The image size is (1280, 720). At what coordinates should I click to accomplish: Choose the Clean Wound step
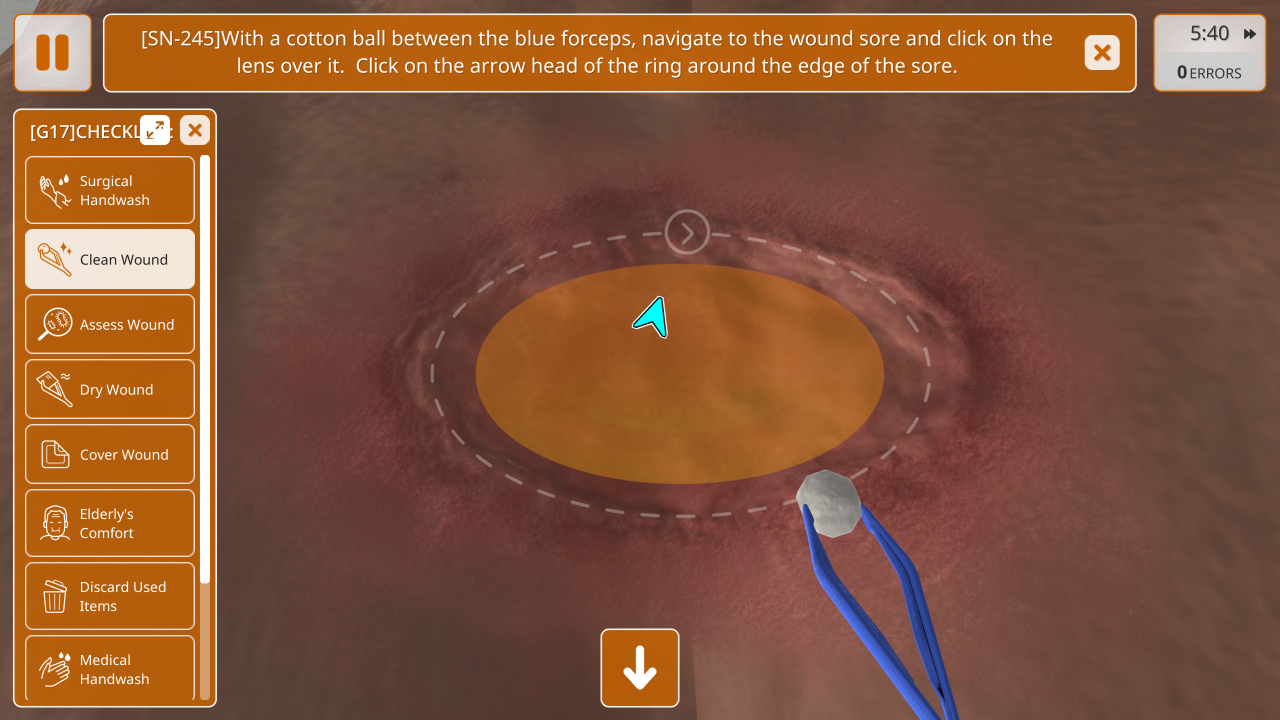pos(110,259)
